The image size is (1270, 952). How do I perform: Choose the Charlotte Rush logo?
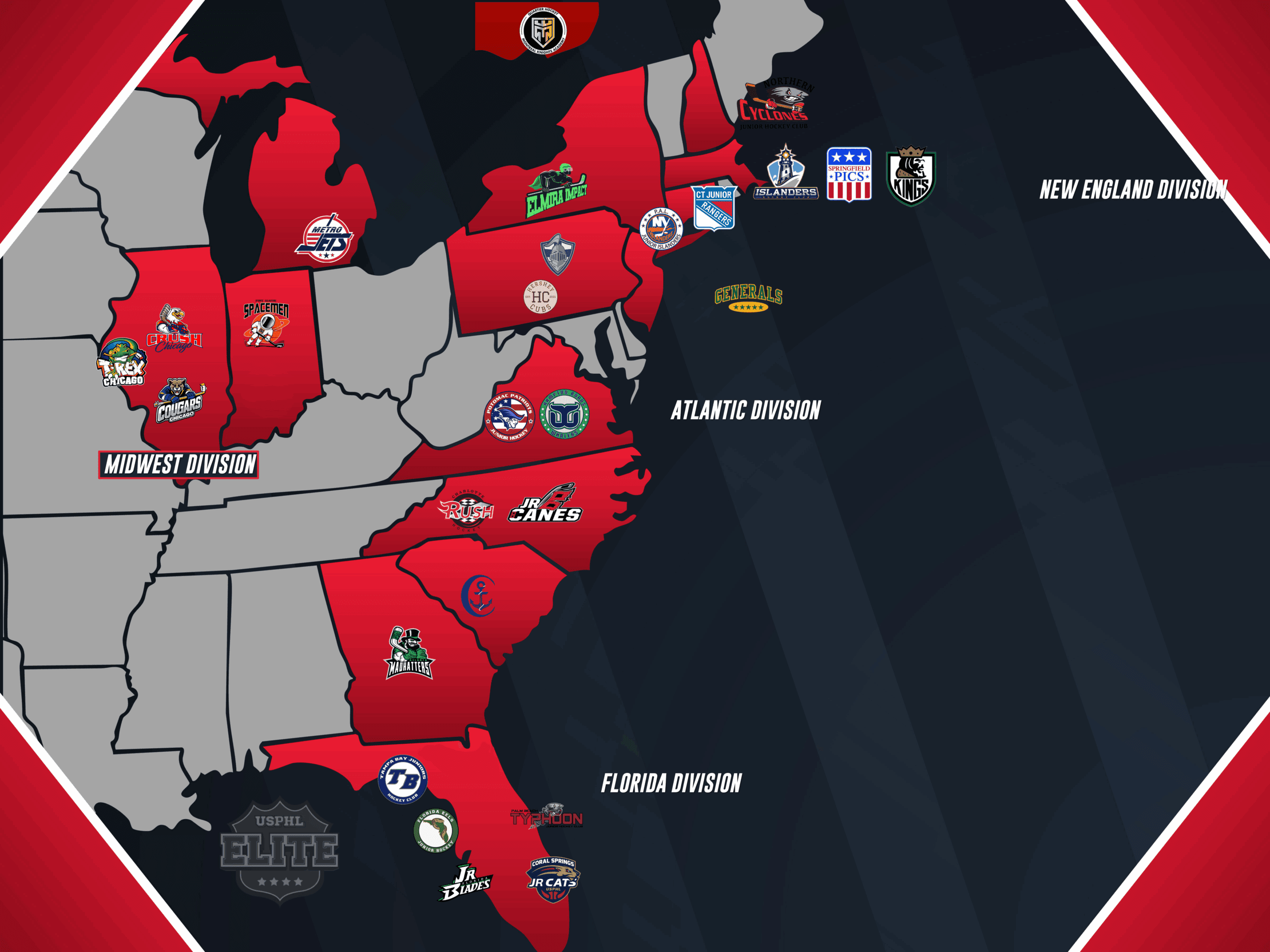click(466, 510)
